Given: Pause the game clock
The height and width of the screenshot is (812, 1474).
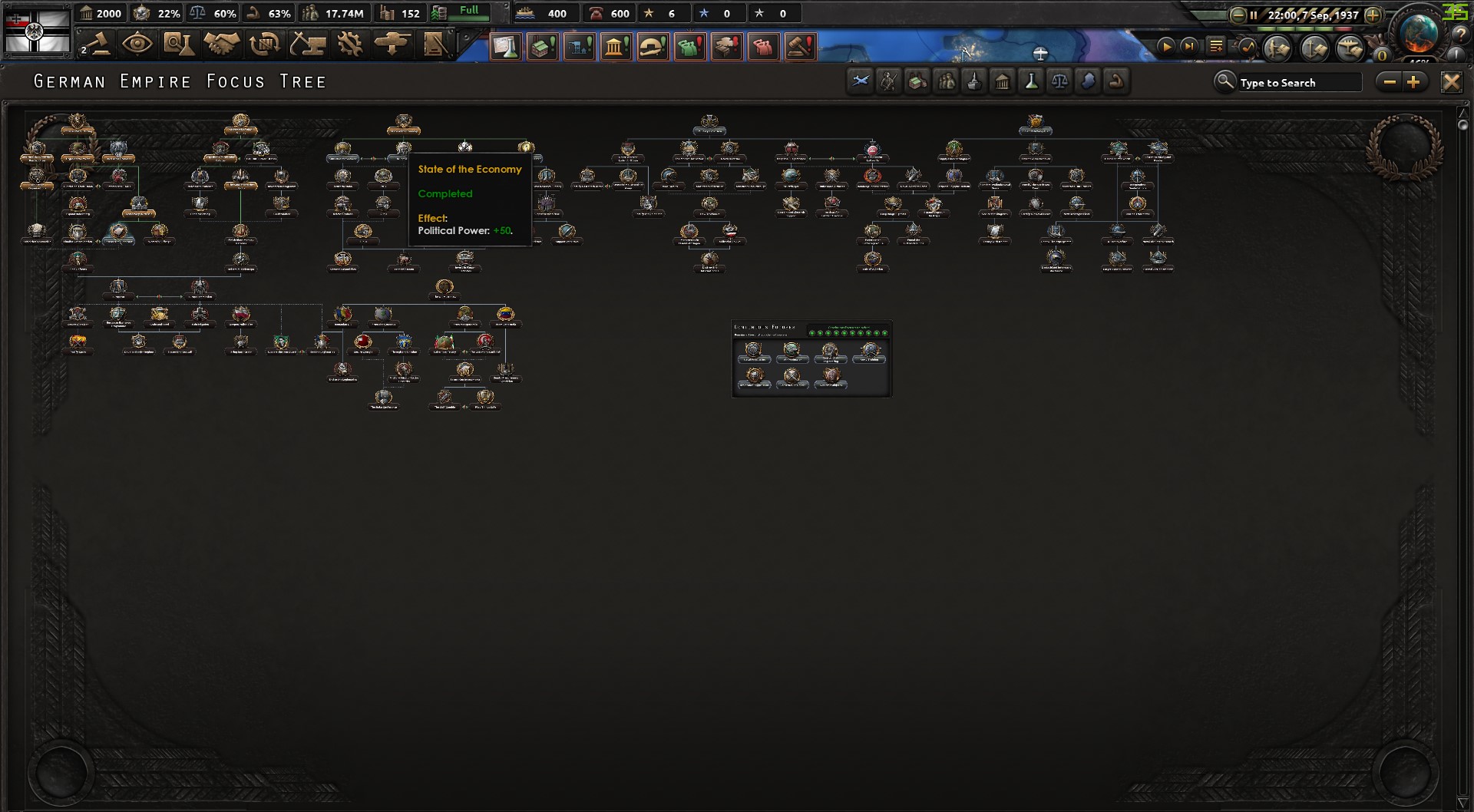Looking at the screenshot, I should (x=1254, y=13).
